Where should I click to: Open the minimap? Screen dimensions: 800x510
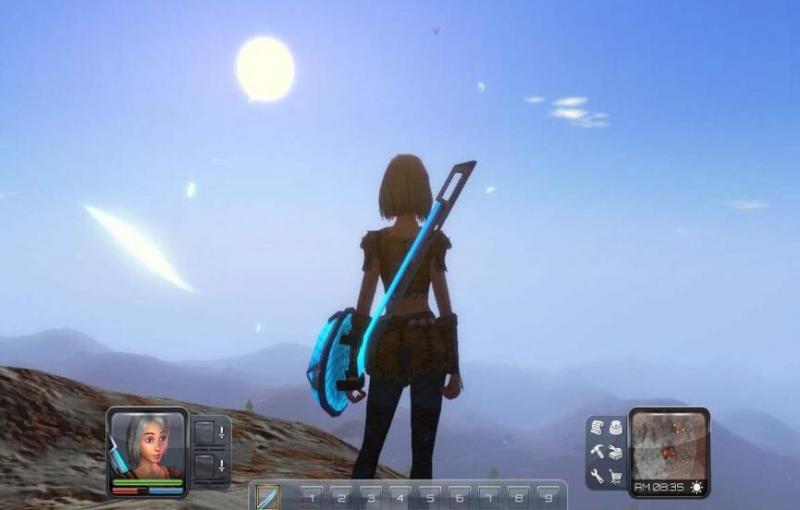(668, 442)
